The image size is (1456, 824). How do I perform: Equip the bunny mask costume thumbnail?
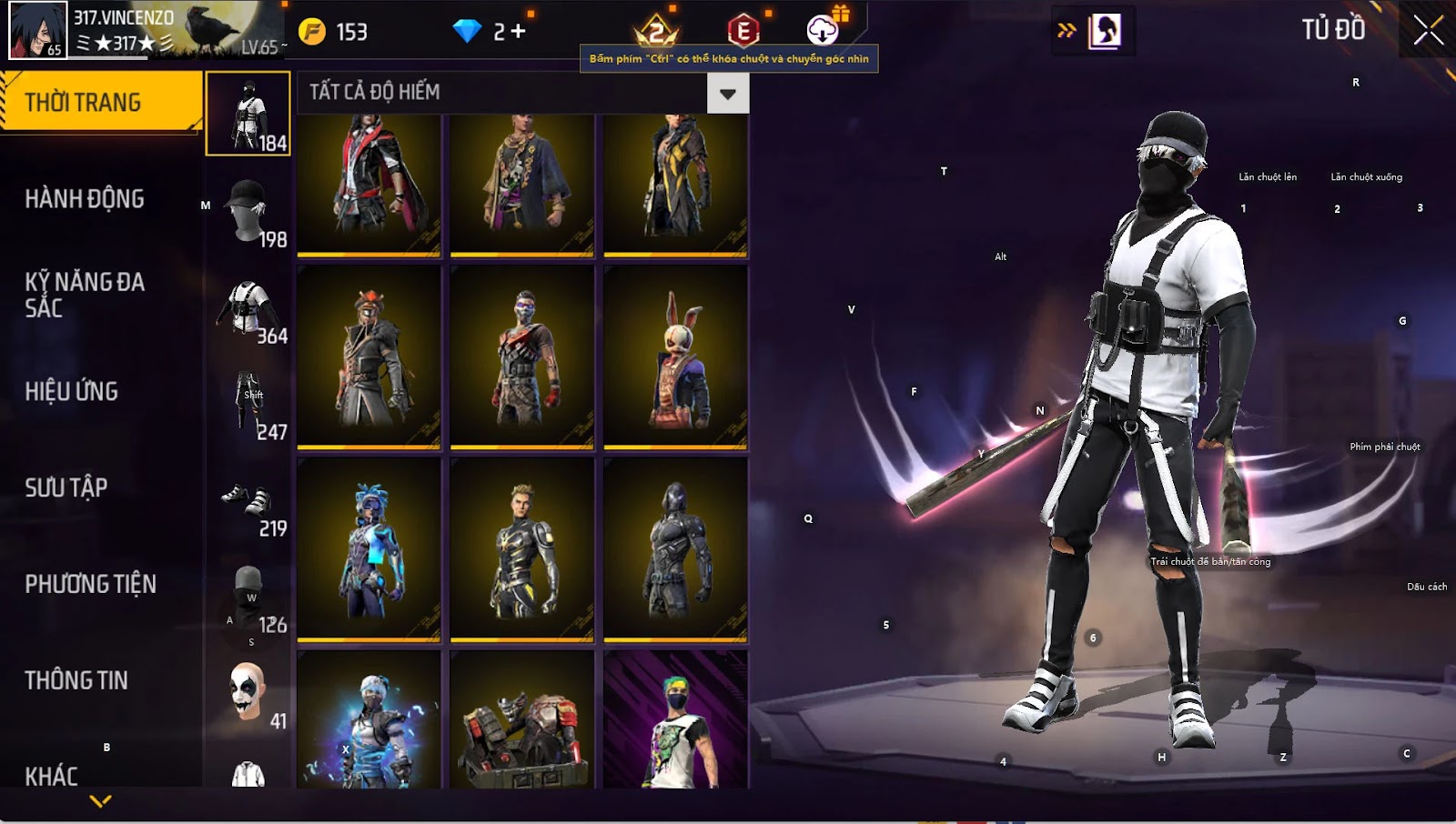click(675, 357)
